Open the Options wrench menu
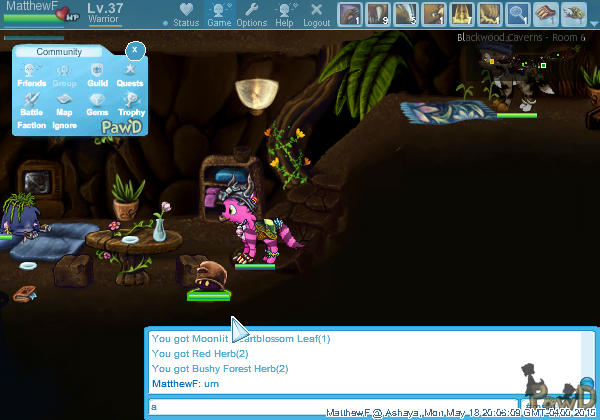 (252, 14)
